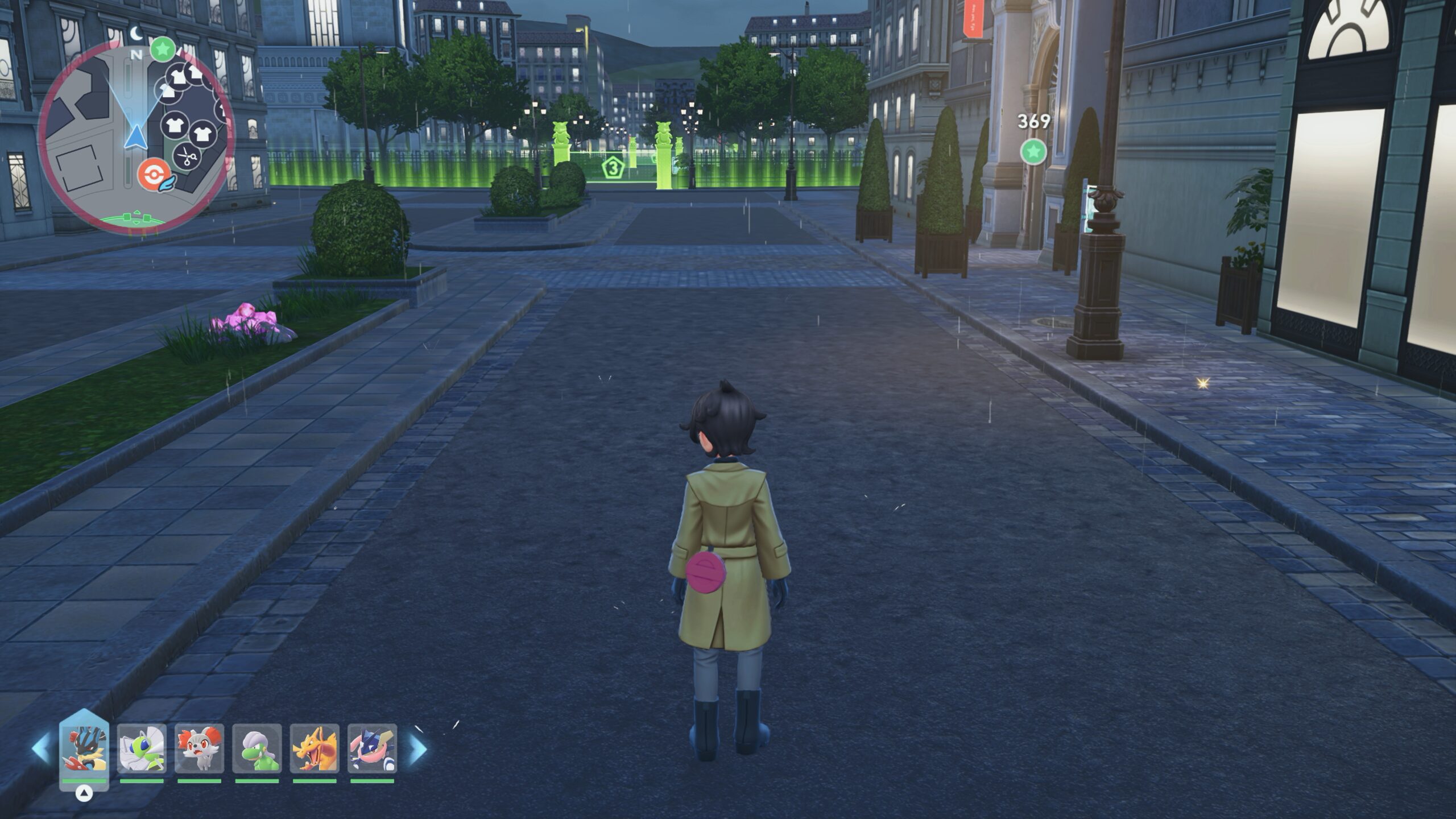
Task: Choose Greninja from the party bar
Action: click(x=372, y=749)
